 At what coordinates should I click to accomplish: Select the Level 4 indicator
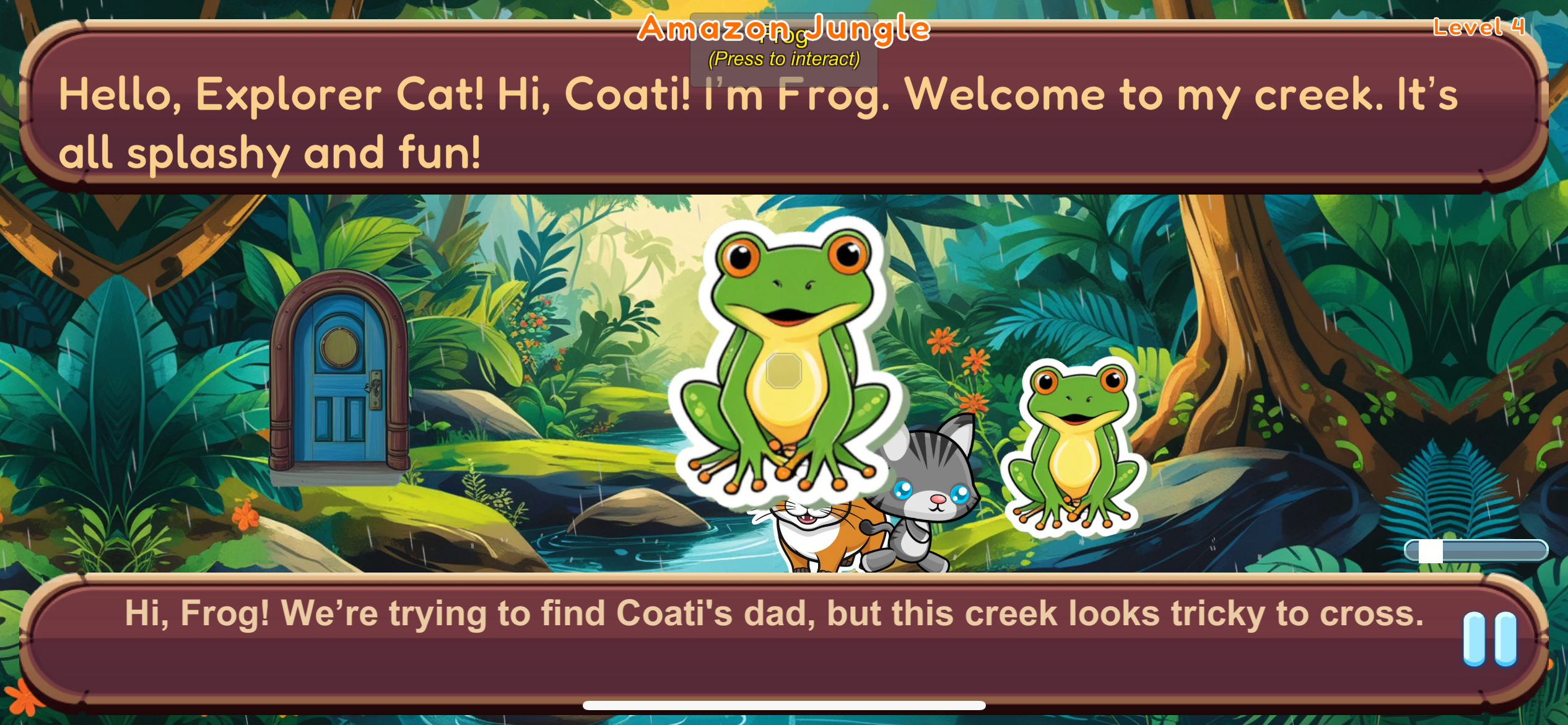(1479, 26)
